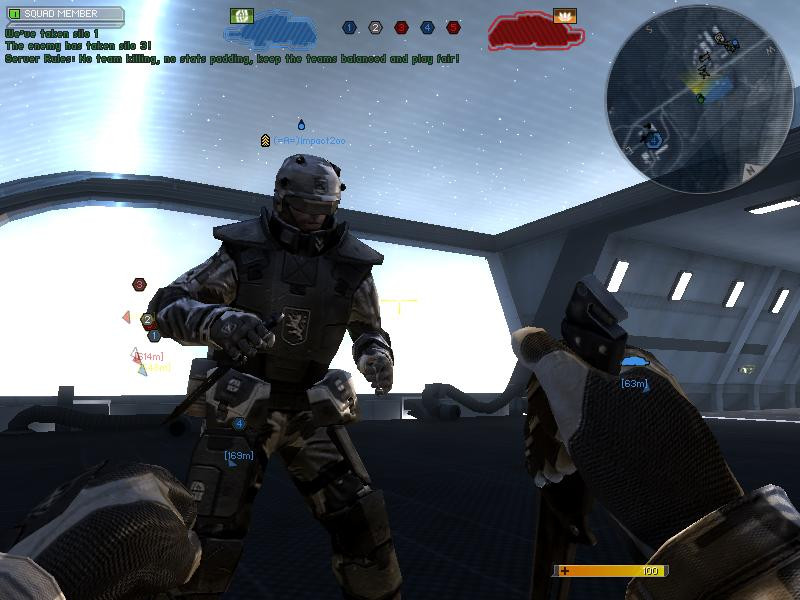Image resolution: width=800 pixels, height=600 pixels.
Task: Click the Squad Member label
Action: [x=63, y=15]
